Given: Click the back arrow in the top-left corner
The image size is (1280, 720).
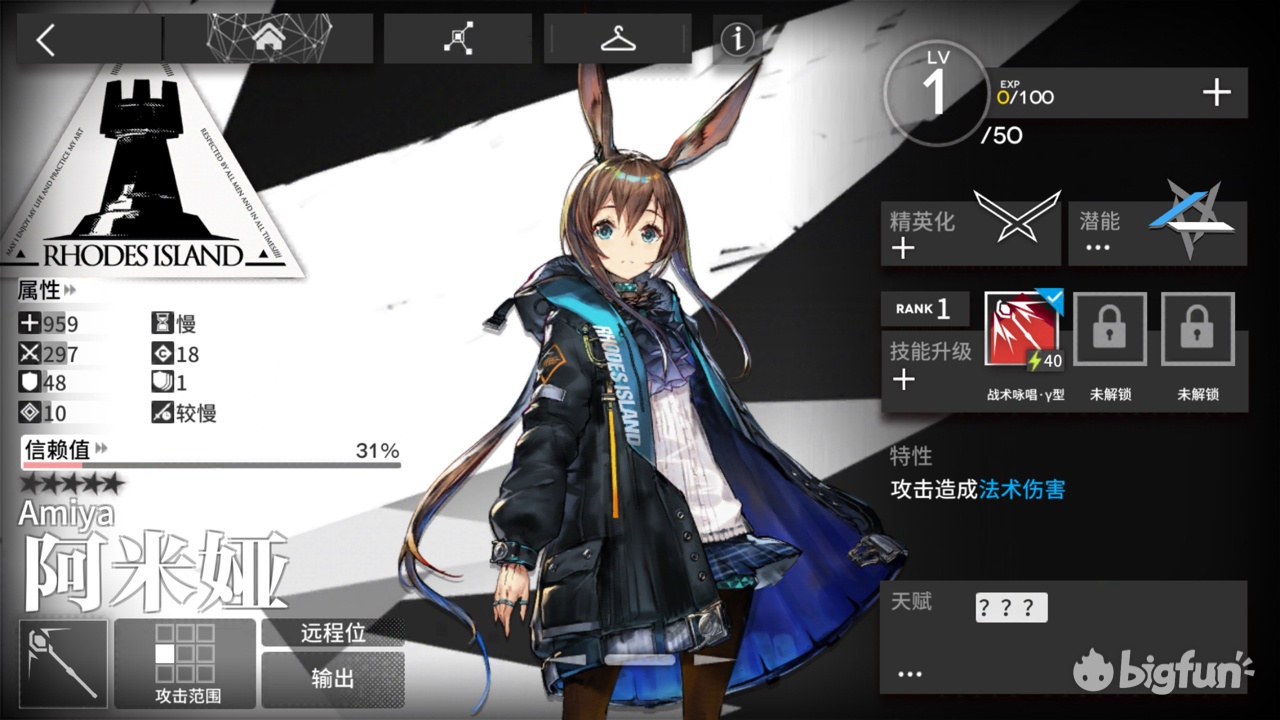Looking at the screenshot, I should point(45,38).
